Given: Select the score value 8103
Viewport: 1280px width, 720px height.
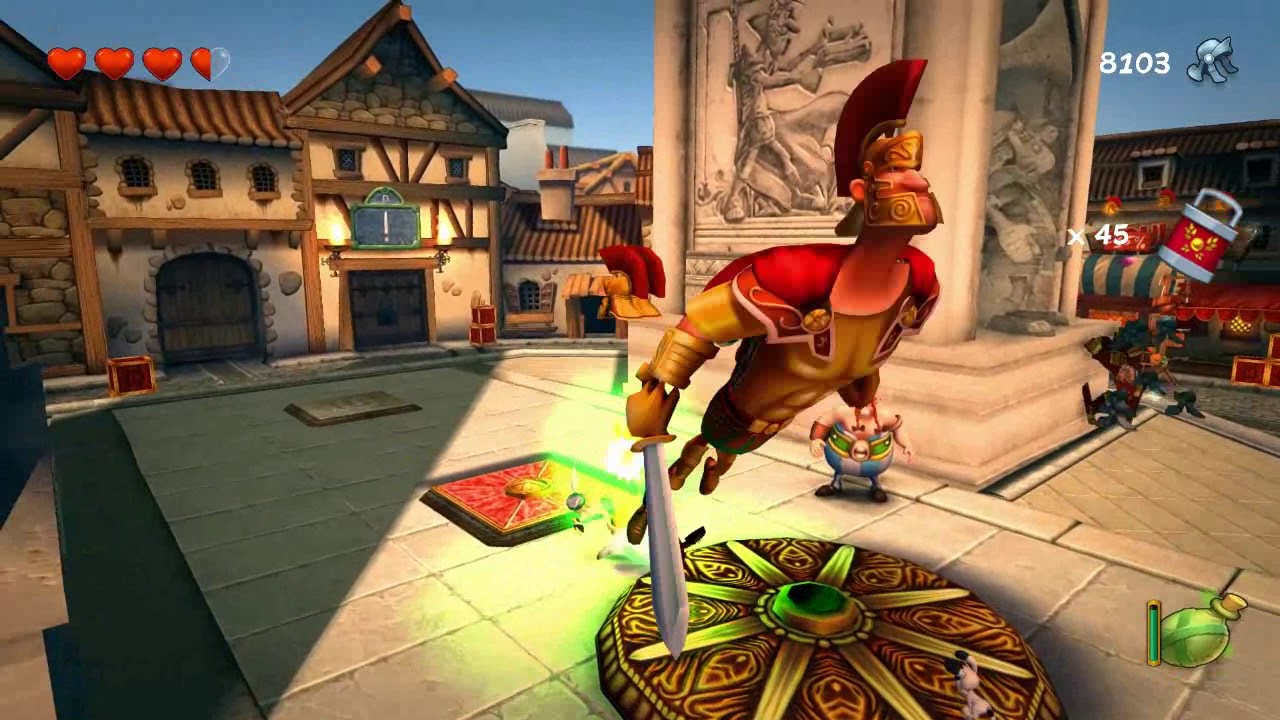Looking at the screenshot, I should pos(1135,62).
